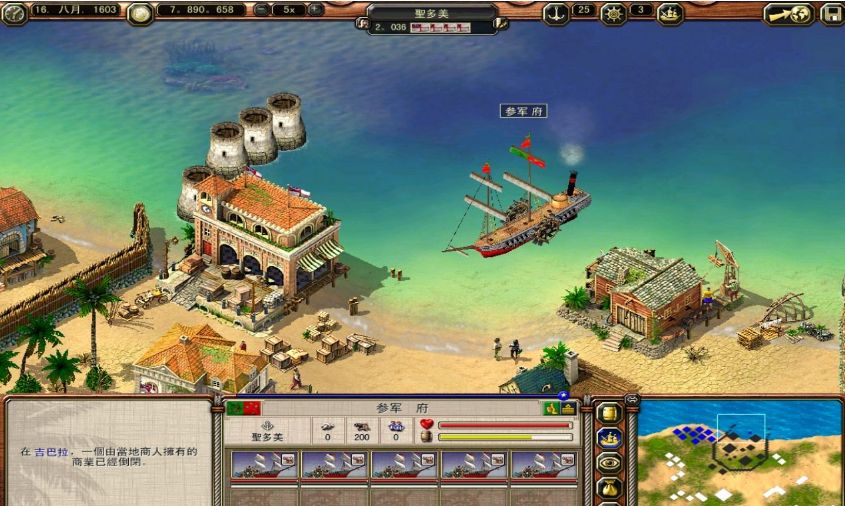Click the 聖多美 town name banner

pyautogui.click(x=432, y=10)
